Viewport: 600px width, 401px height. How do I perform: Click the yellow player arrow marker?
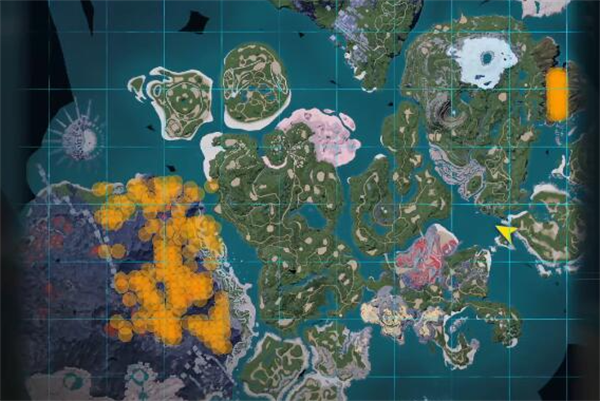pyautogui.click(x=507, y=233)
